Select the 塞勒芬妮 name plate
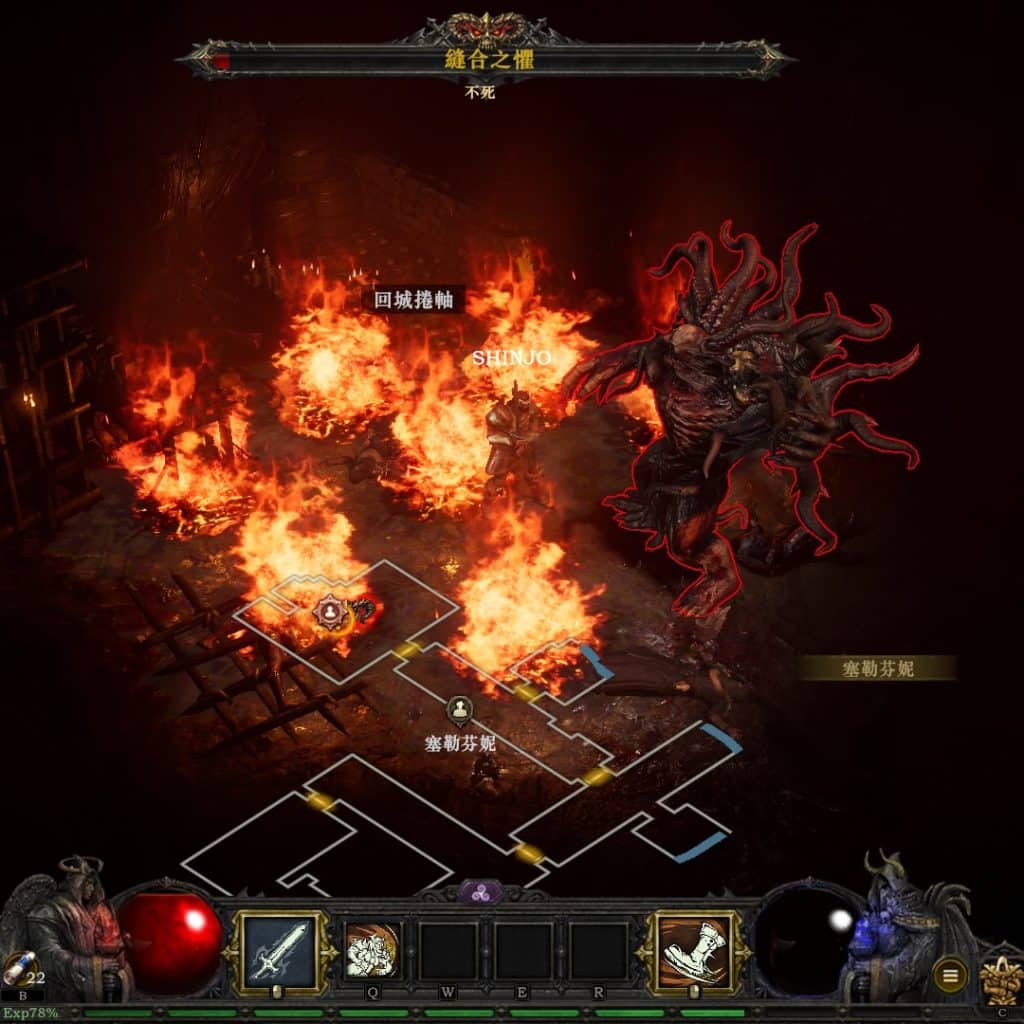The image size is (1024, 1024). [x=877, y=668]
